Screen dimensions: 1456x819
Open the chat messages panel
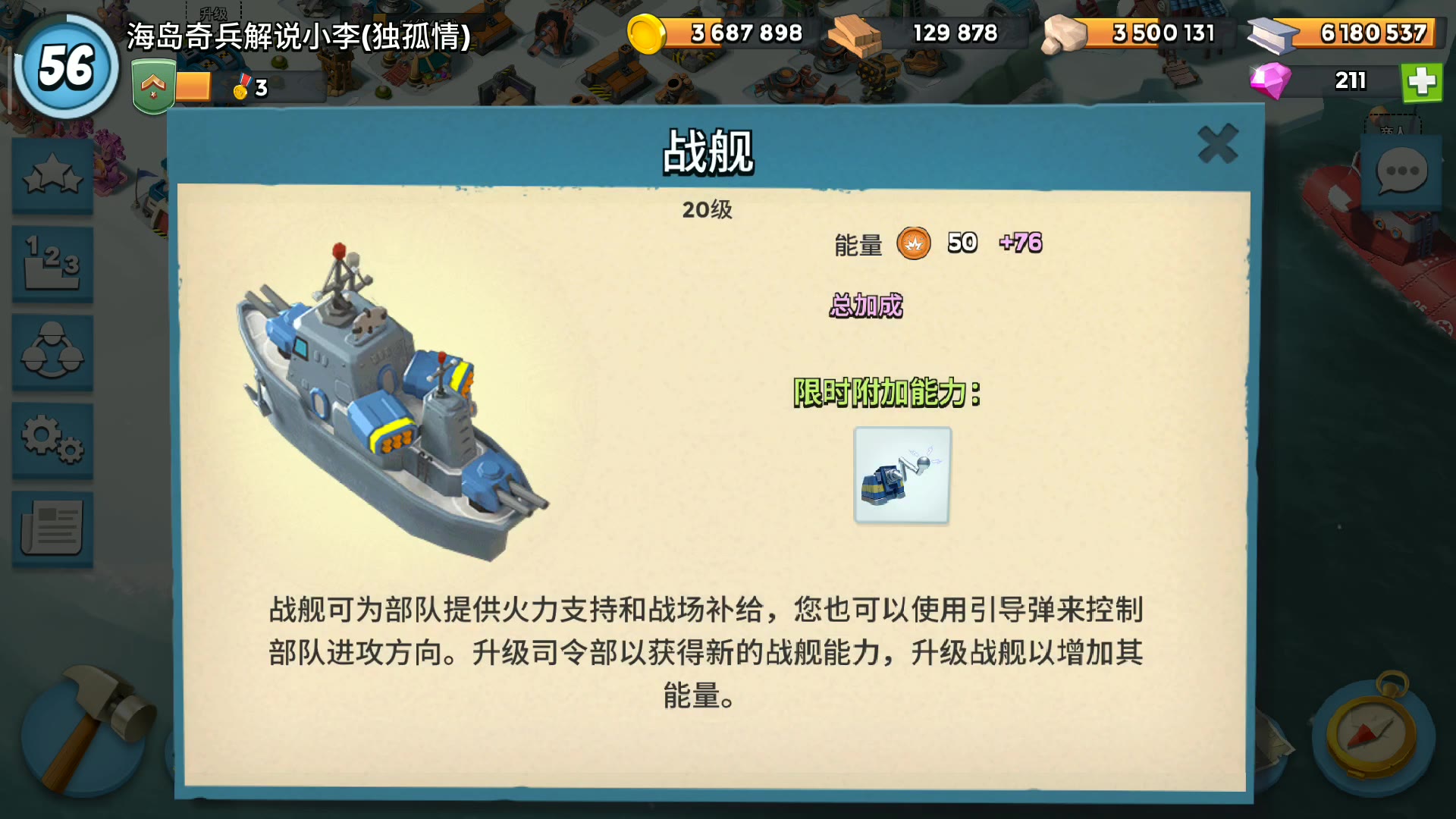click(1399, 173)
